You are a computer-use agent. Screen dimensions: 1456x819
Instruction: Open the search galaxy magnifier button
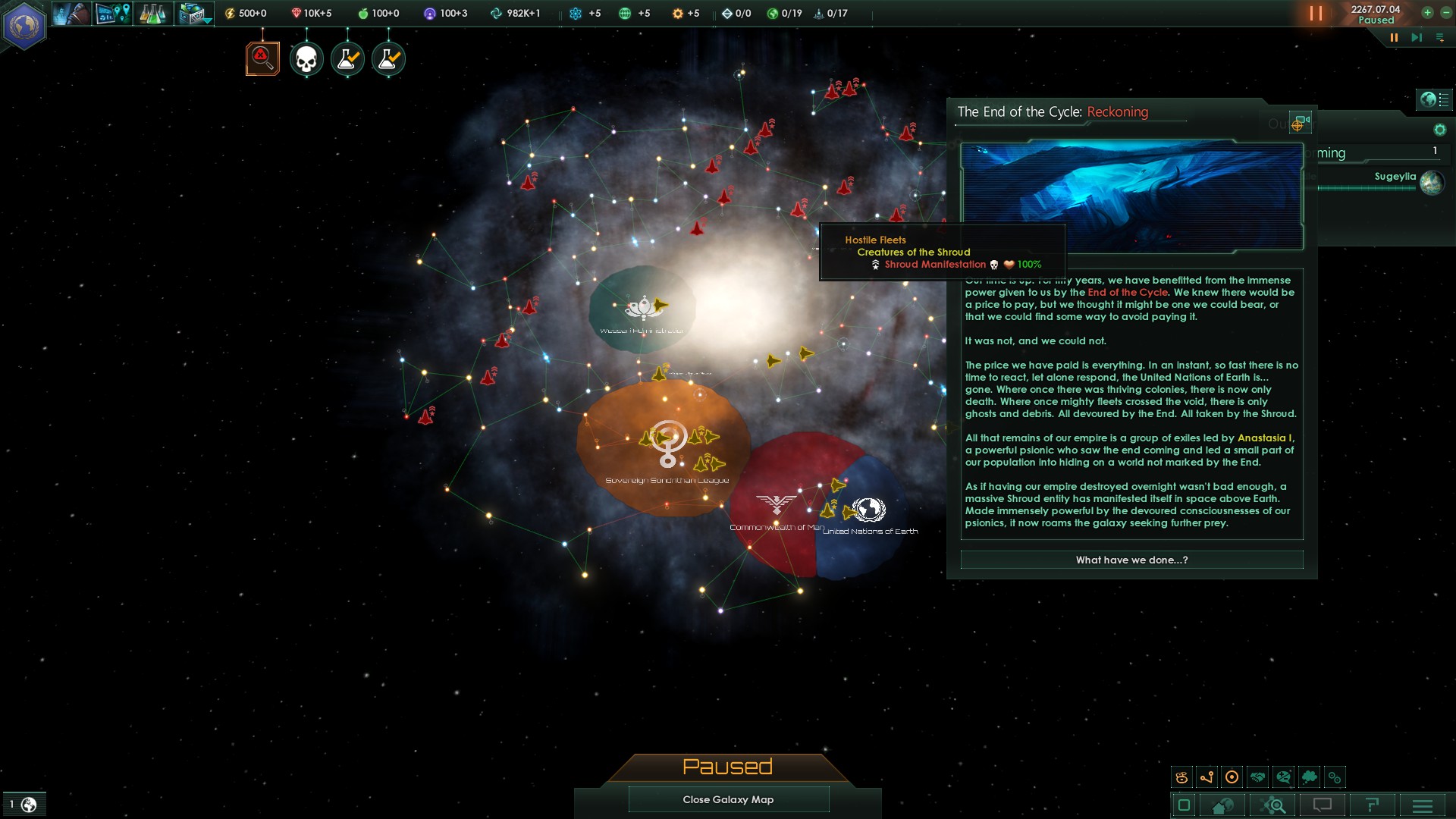click(x=1272, y=805)
